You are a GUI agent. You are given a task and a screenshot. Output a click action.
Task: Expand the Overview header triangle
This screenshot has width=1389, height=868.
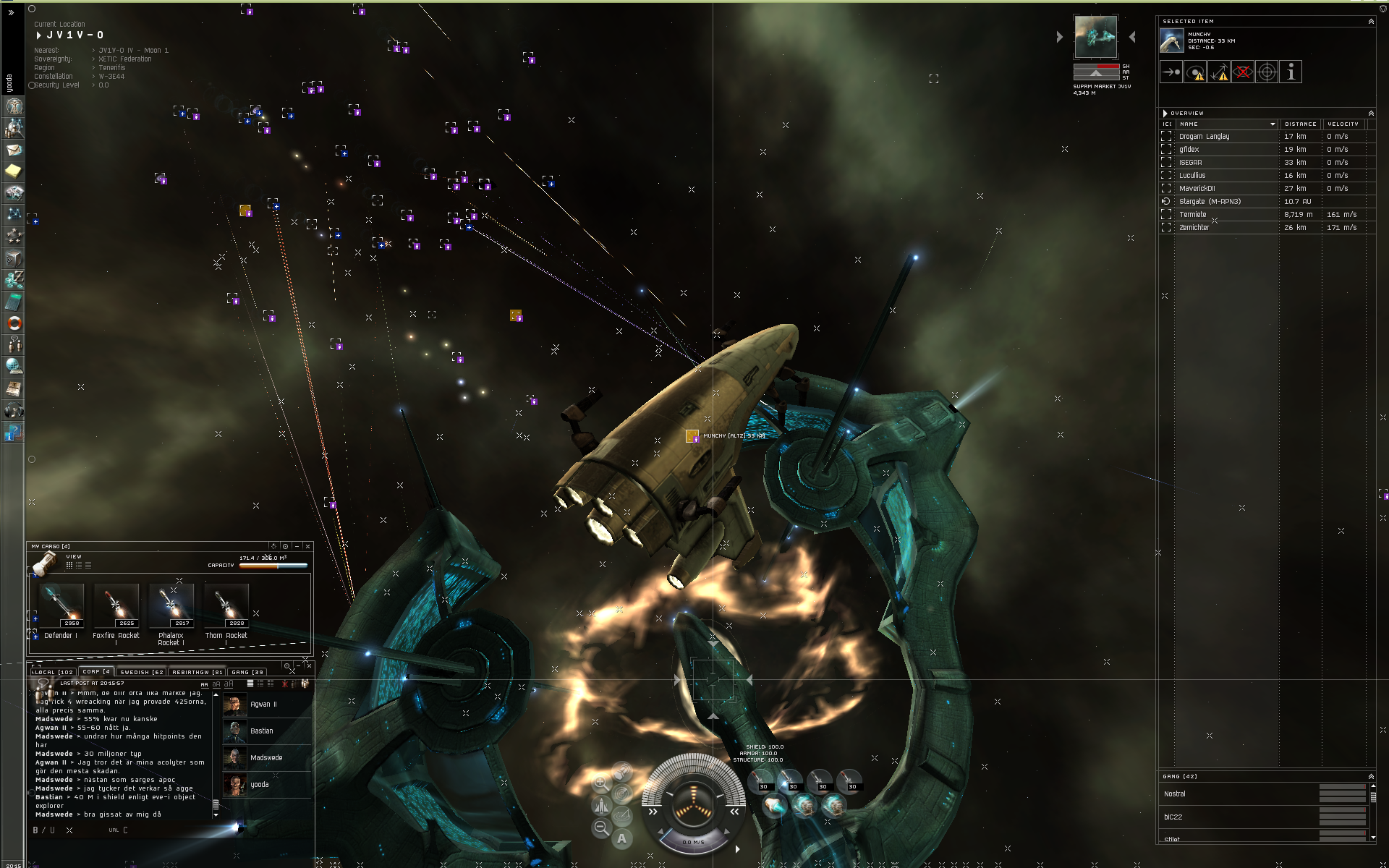tap(1165, 113)
